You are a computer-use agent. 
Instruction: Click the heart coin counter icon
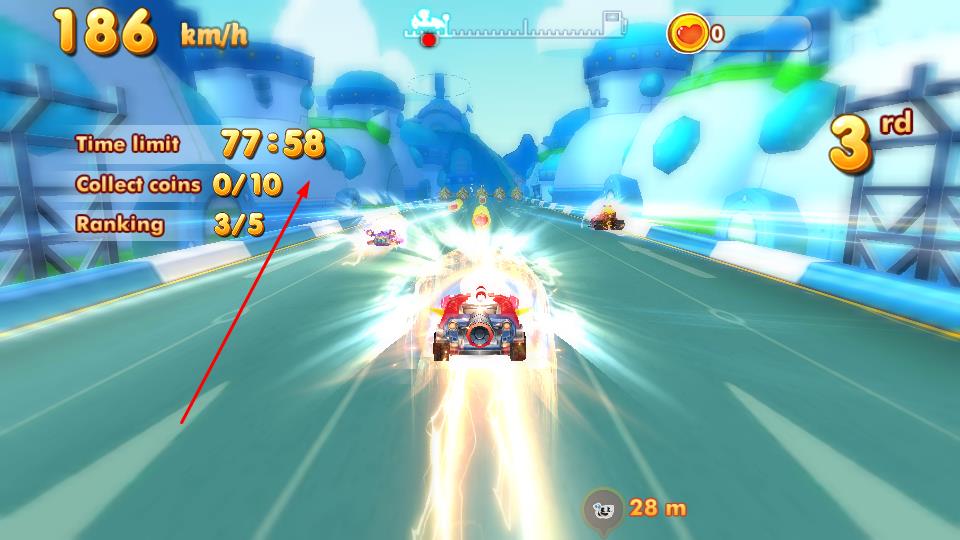tap(689, 33)
